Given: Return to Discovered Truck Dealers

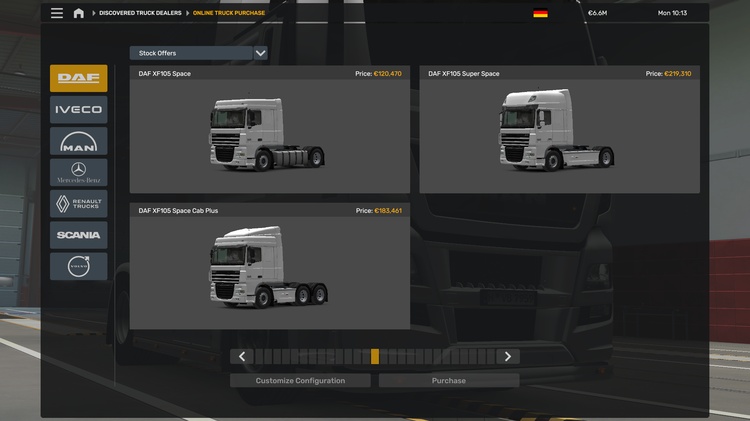Looking at the screenshot, I should point(139,13).
